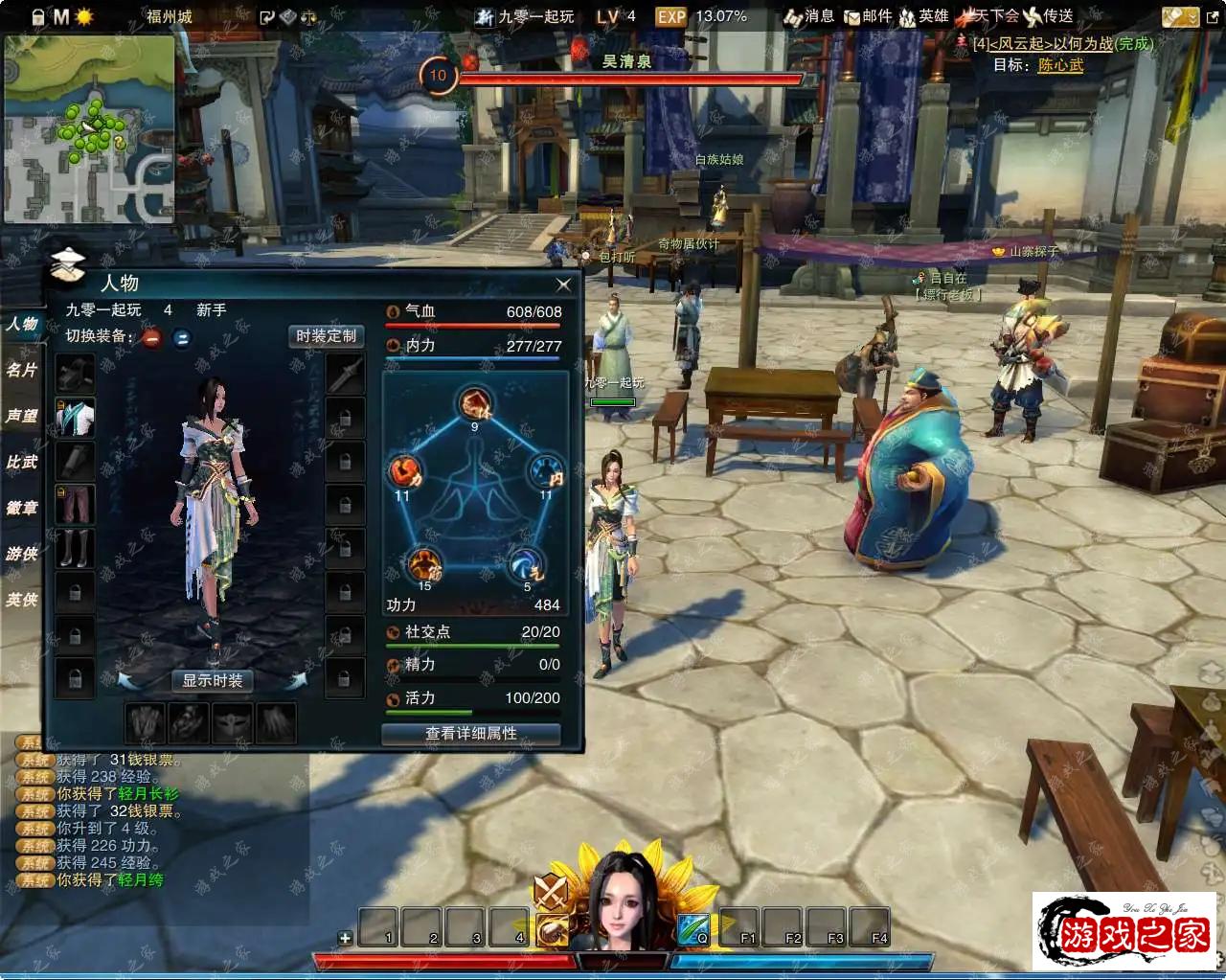Viewport: 1226px width, 980px height.
Task: Open the 比武 side tab
Action: coord(21,462)
